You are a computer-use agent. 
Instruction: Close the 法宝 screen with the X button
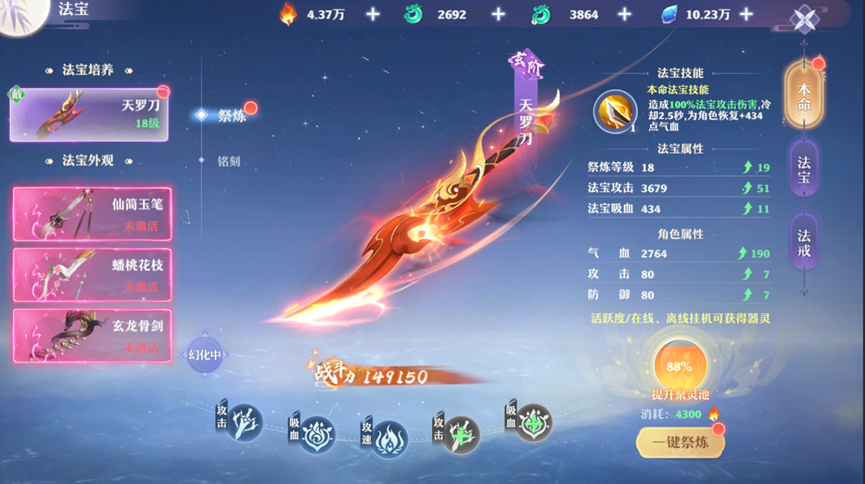point(805,19)
